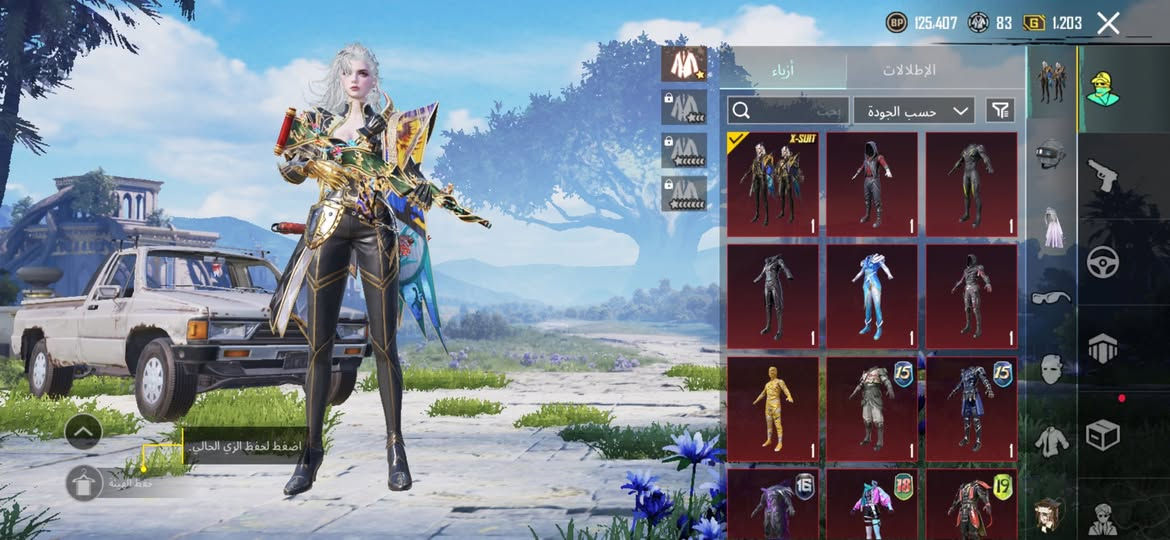Expand the round up-arrow button

[x=83, y=432]
